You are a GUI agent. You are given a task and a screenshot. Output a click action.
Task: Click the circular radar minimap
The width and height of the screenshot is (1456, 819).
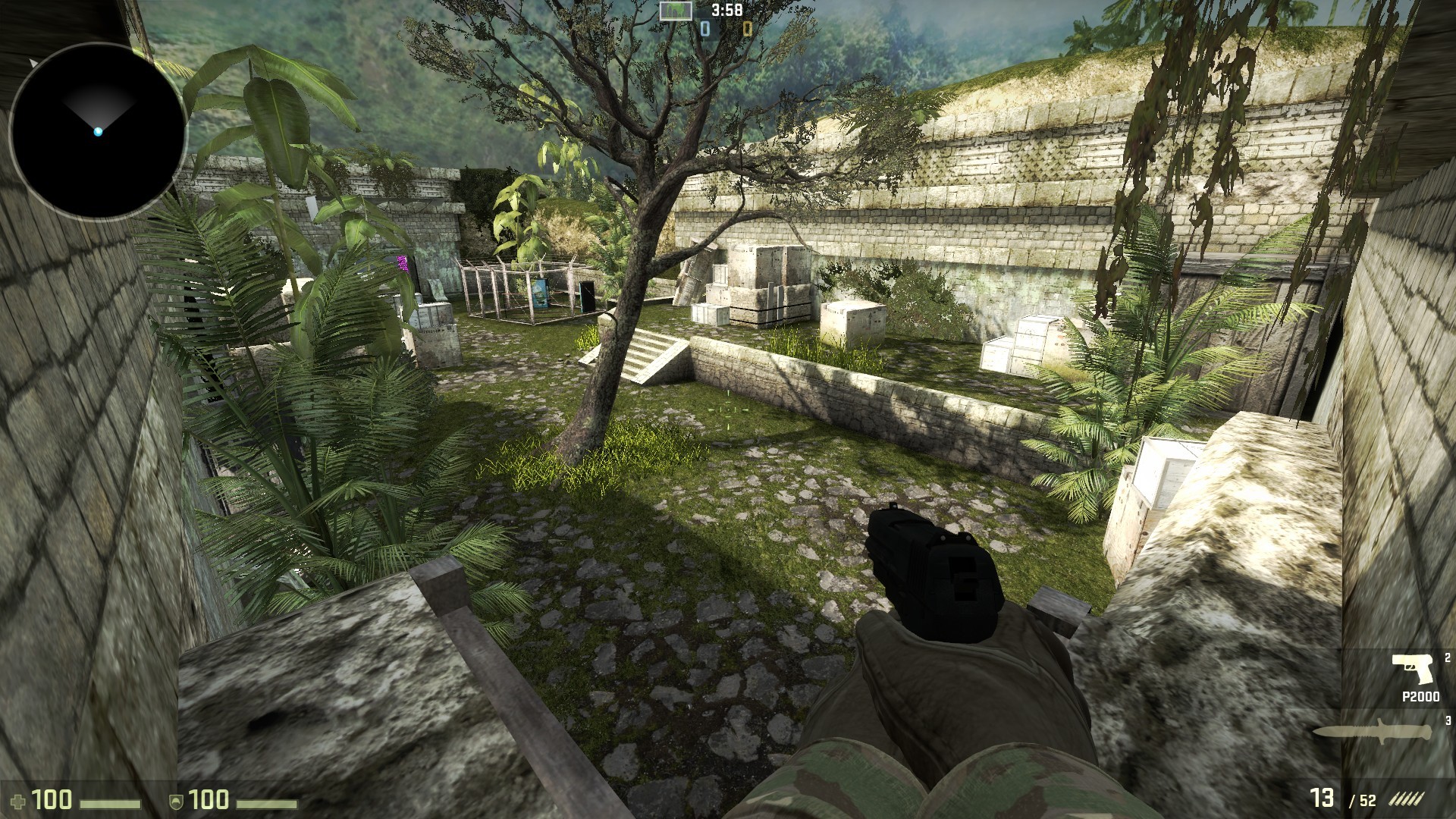98,130
